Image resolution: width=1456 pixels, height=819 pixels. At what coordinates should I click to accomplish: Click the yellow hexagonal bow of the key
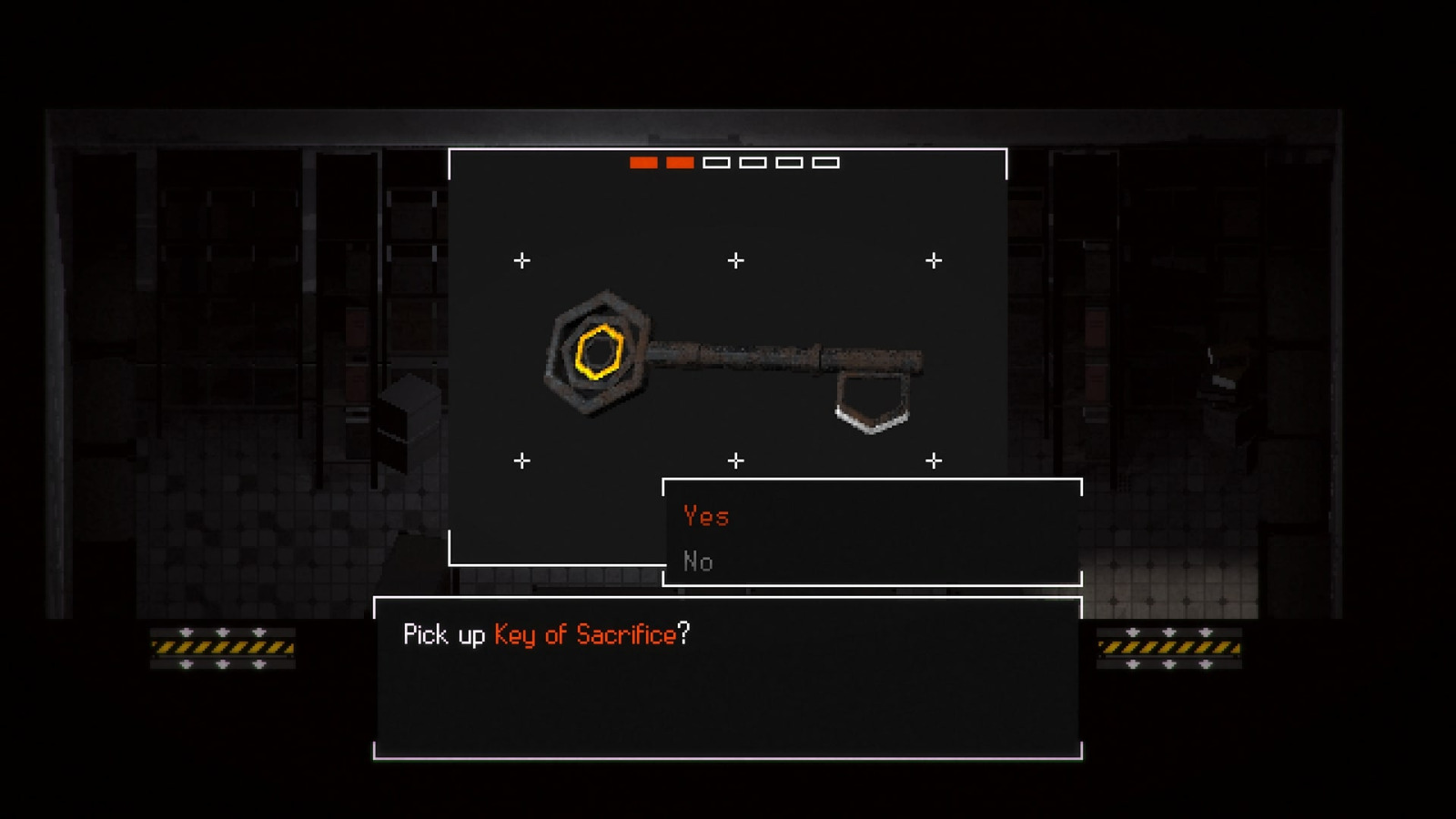pos(601,350)
